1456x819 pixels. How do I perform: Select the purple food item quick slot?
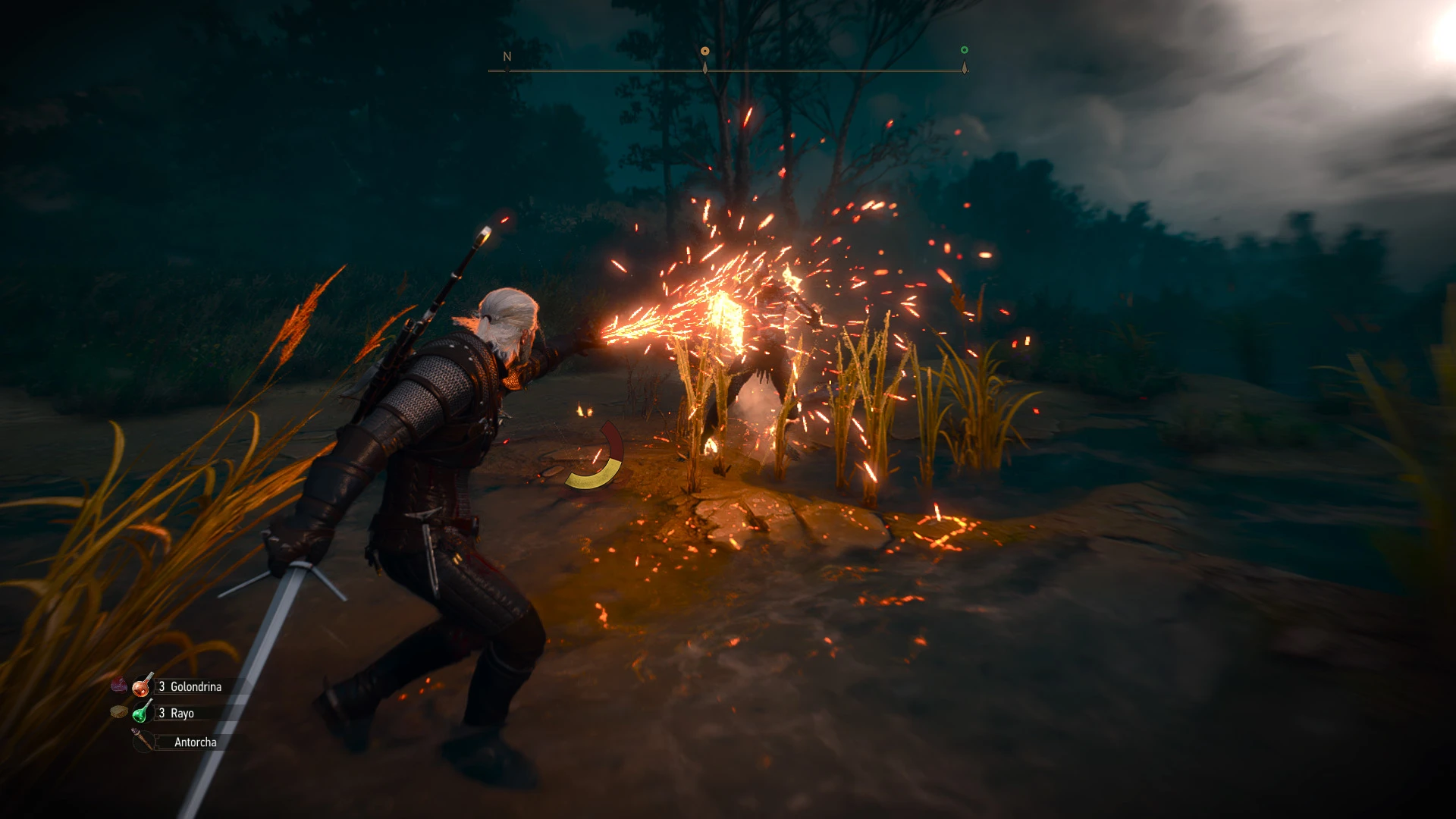coord(119,686)
